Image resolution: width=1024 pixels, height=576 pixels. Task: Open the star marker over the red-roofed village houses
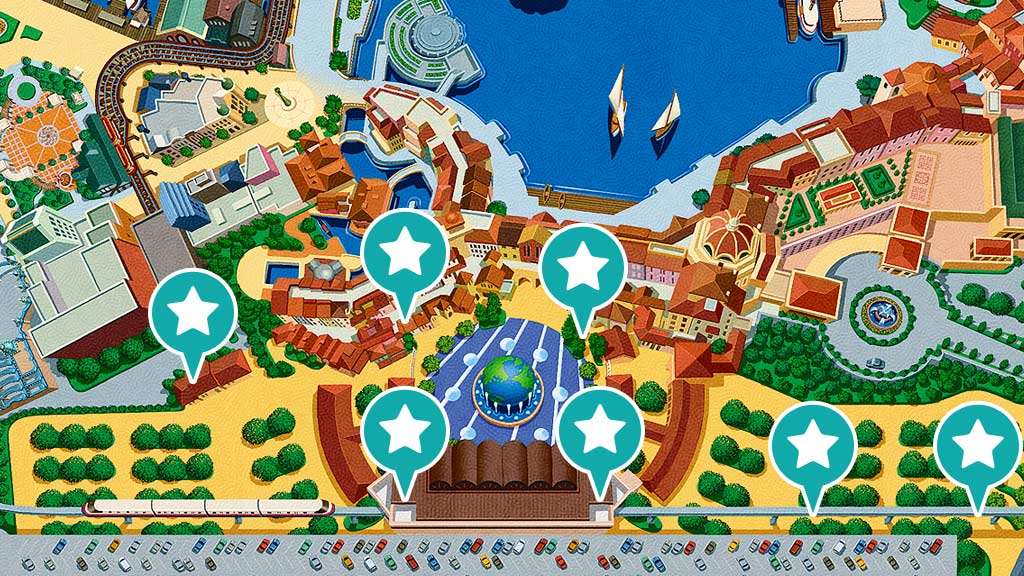pyautogui.click(x=405, y=255)
